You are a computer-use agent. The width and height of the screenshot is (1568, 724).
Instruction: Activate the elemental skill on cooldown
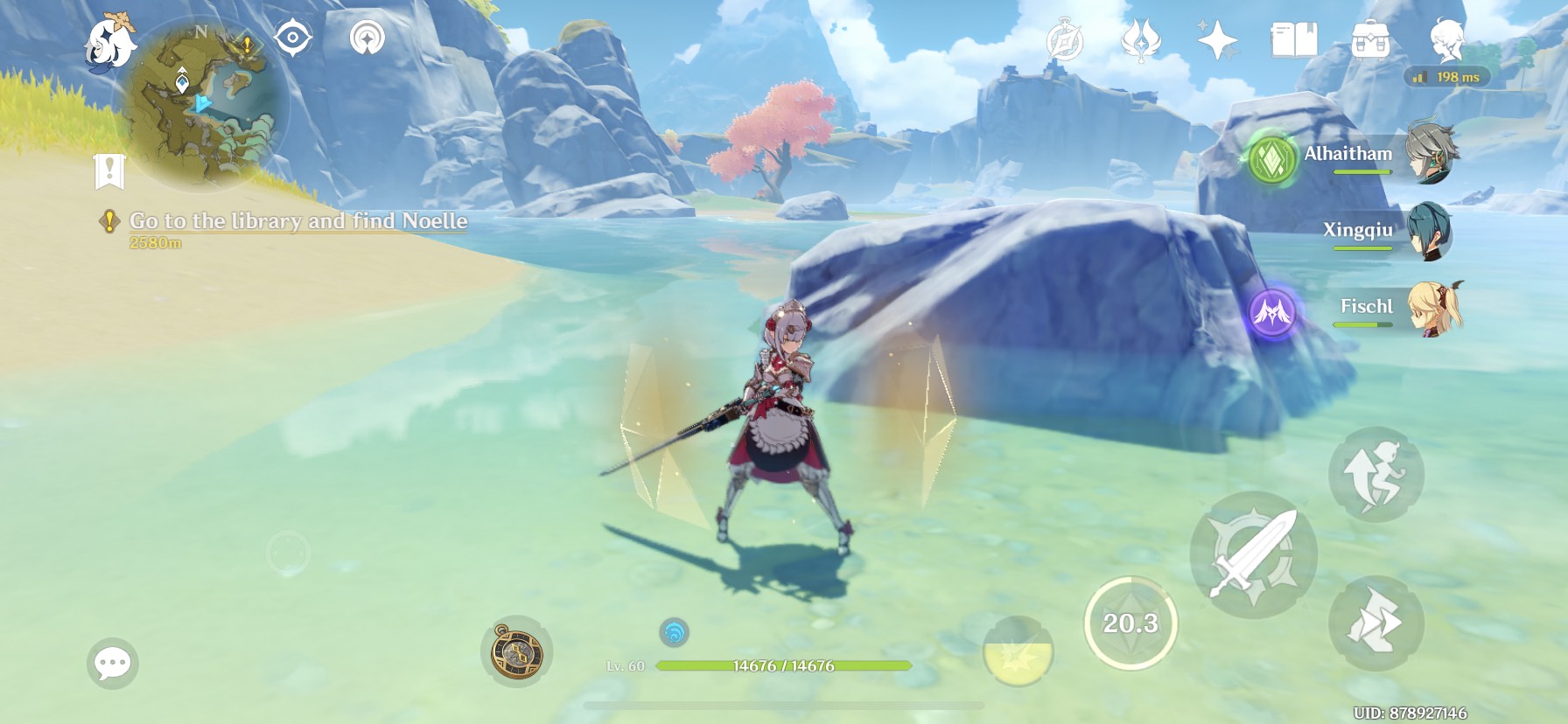1130,623
